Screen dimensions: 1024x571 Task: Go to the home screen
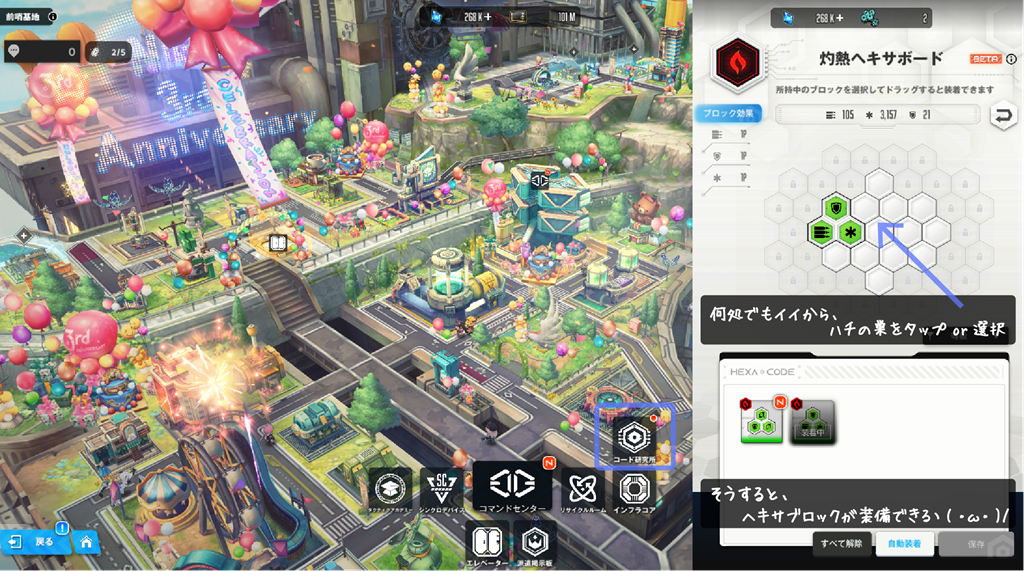click(87, 542)
